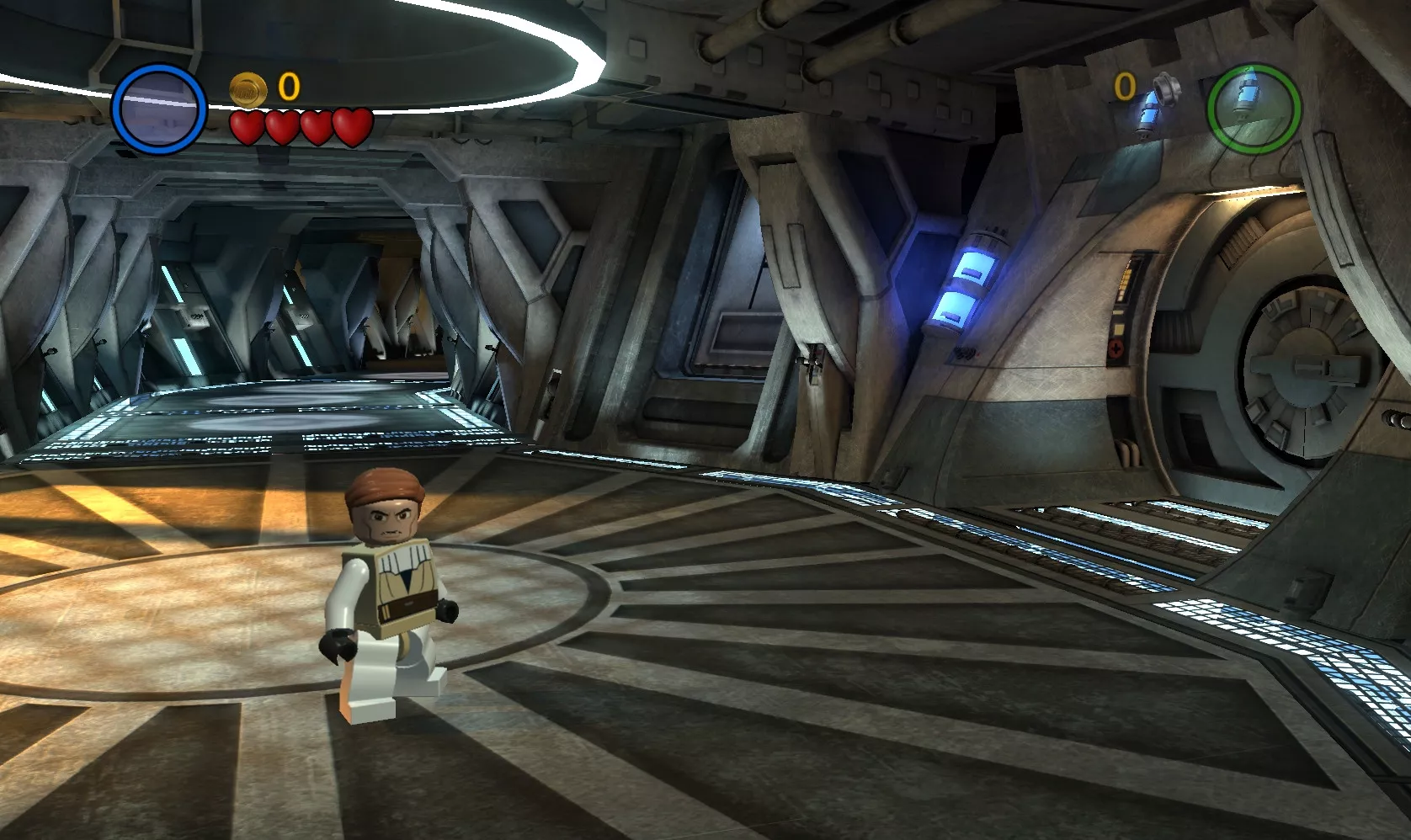The image size is (1411, 840).
Task: Click the gold stud coin icon
Action: tap(248, 87)
